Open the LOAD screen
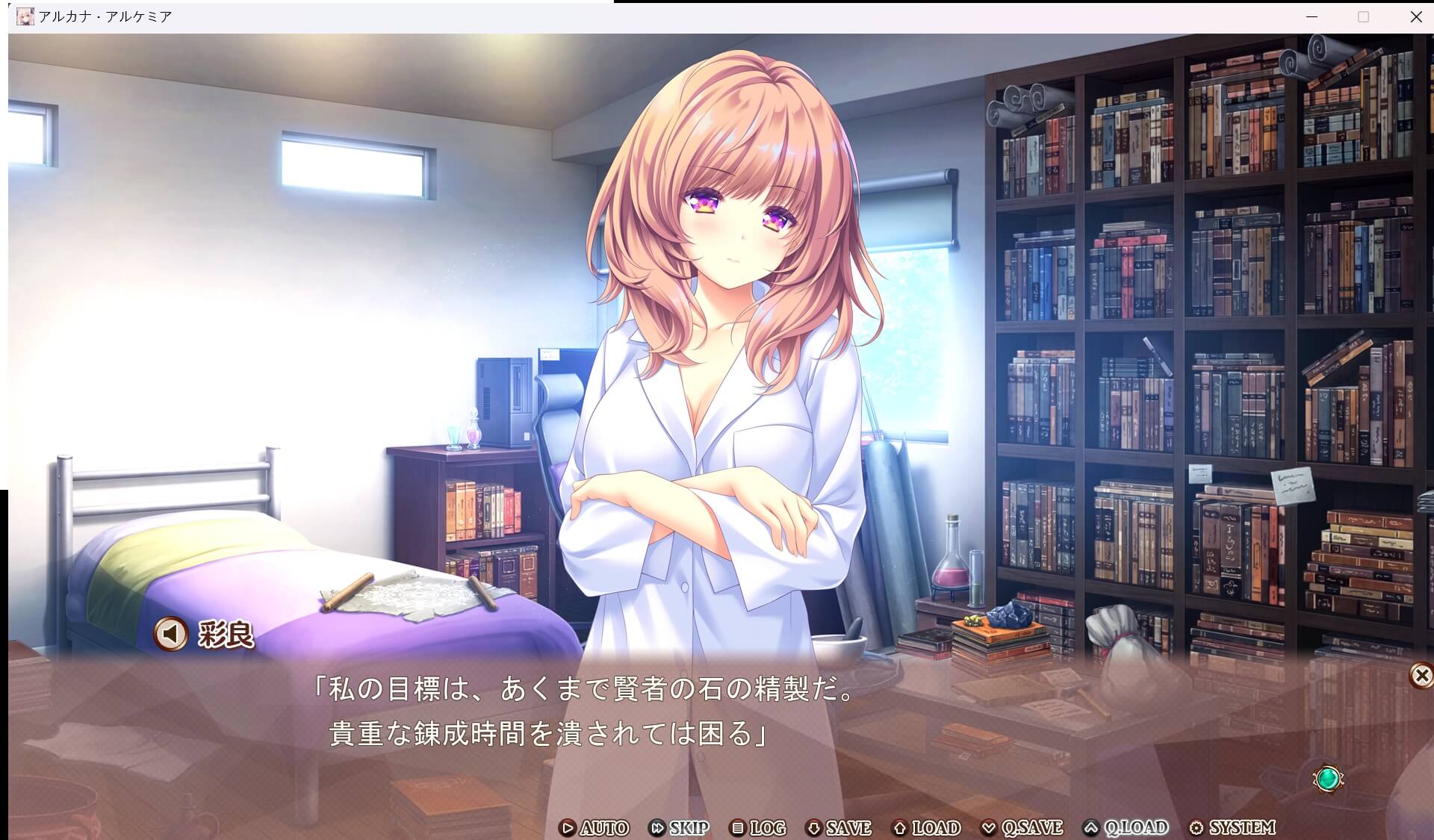Viewport: 1434px width, 840px height. [x=928, y=828]
